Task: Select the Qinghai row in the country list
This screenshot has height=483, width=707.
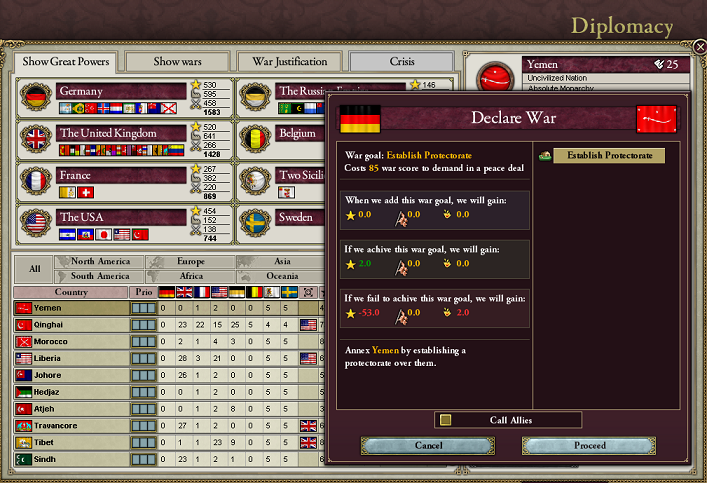Action: coord(70,324)
